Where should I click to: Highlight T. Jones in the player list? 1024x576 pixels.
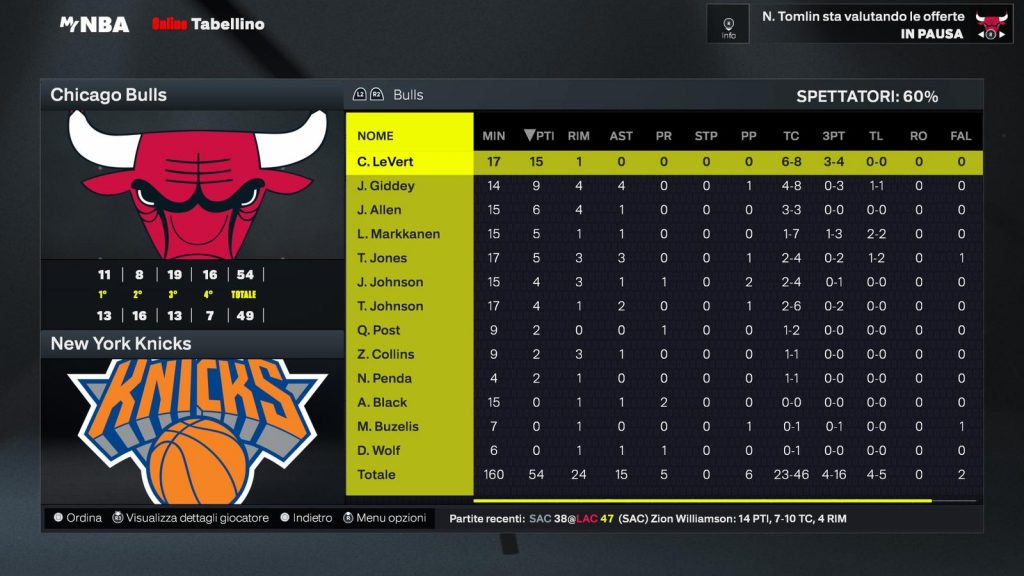point(382,258)
